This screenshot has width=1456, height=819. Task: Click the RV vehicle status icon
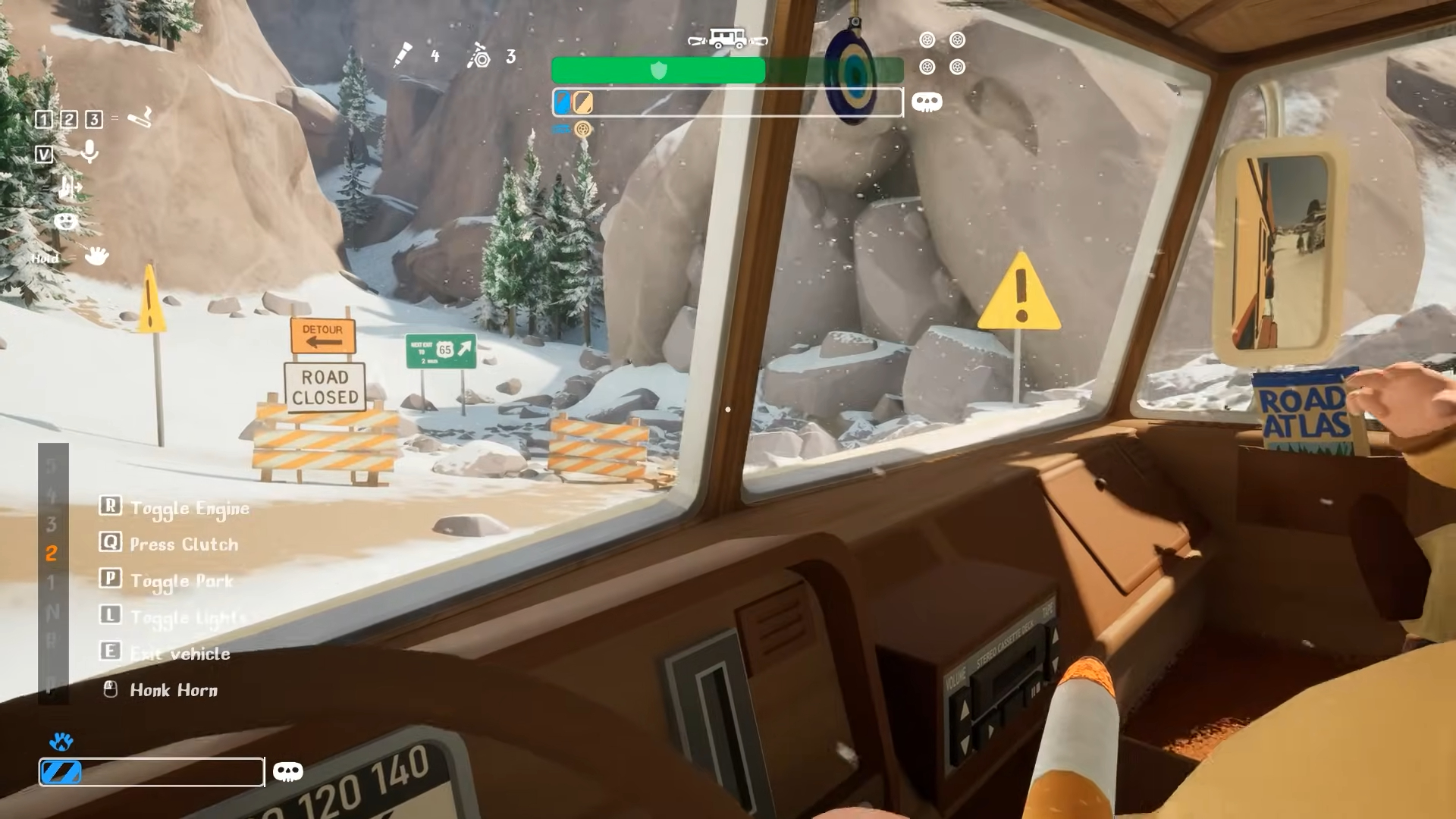(x=727, y=39)
